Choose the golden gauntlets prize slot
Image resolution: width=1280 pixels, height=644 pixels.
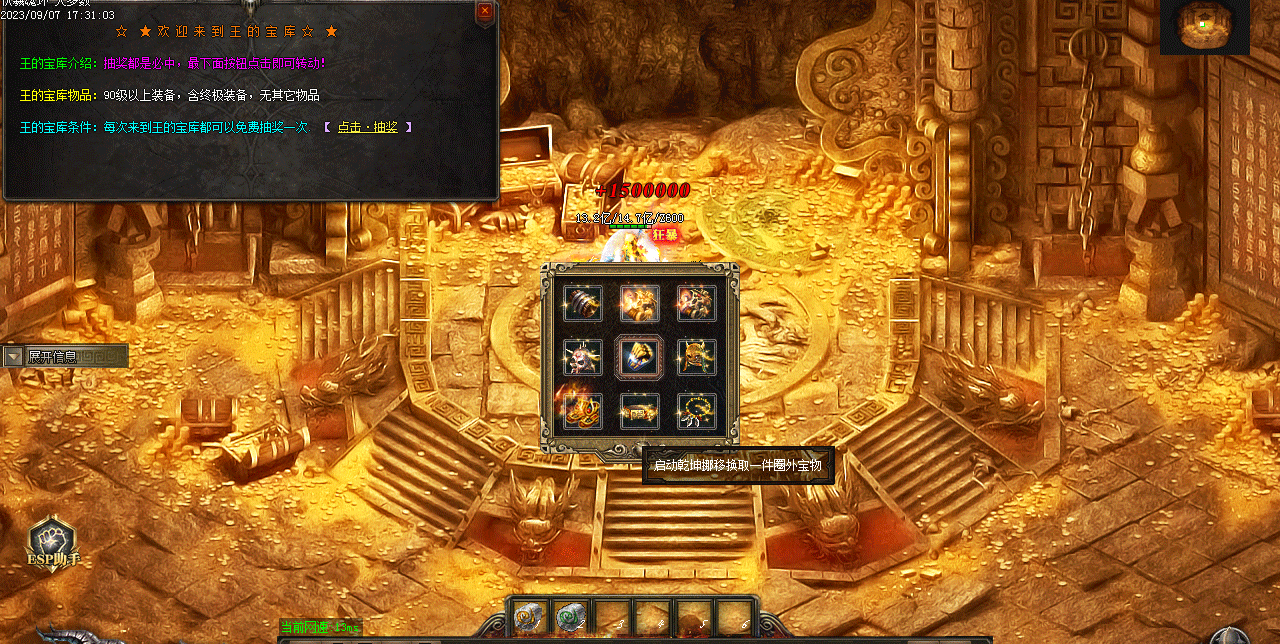tap(639, 302)
